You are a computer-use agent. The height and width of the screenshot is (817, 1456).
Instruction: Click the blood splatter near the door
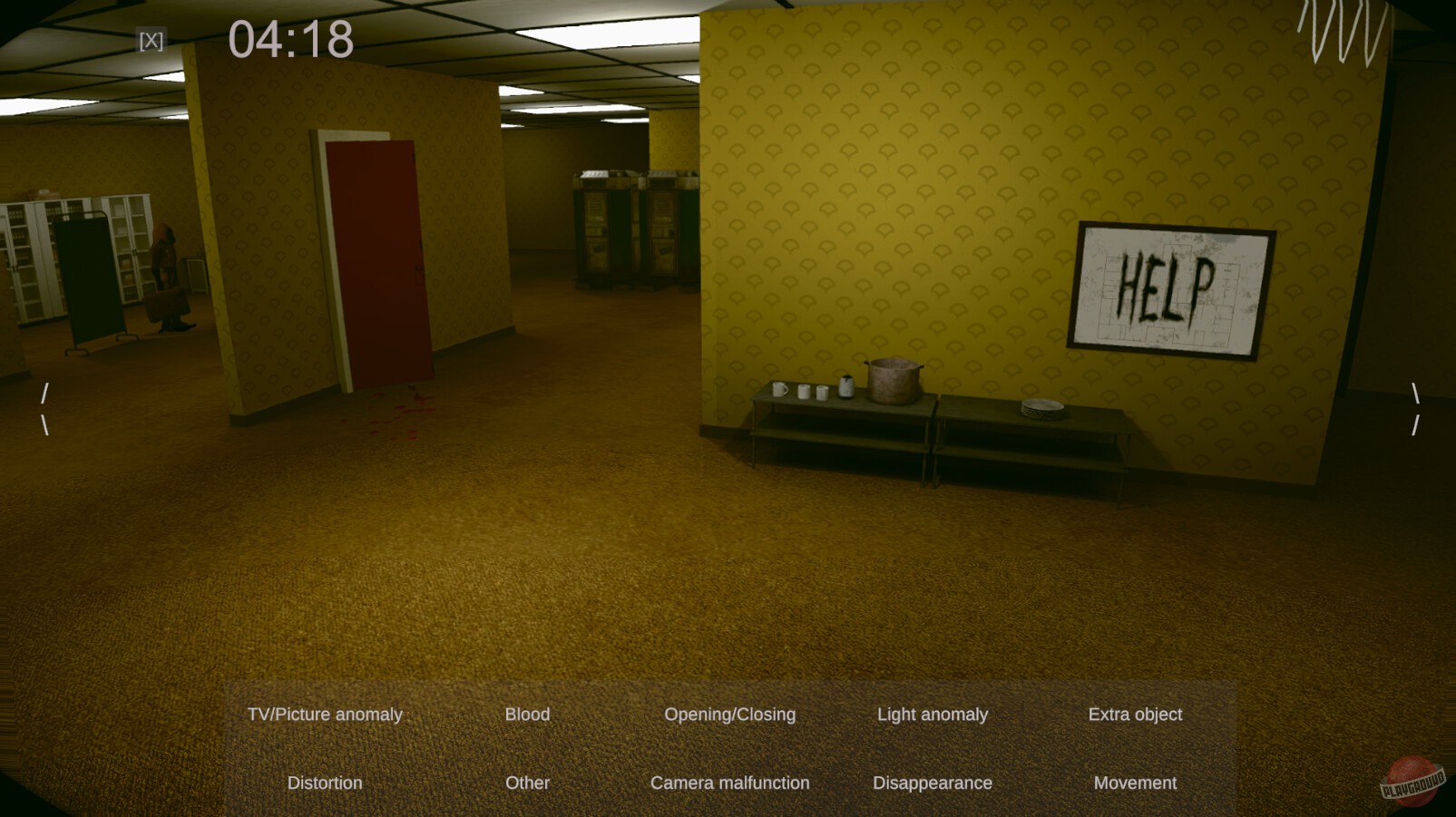[x=399, y=413]
